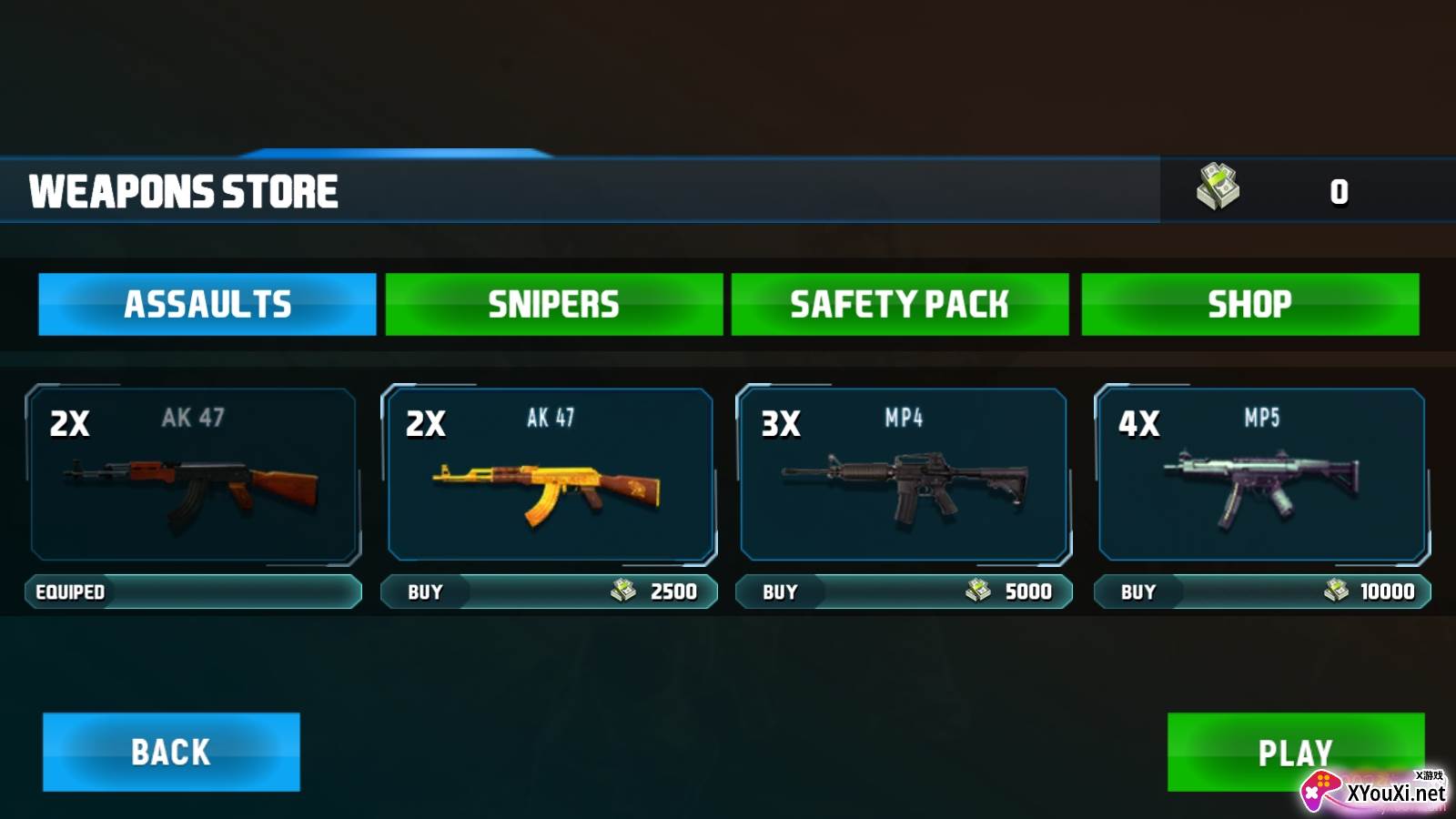Choose the golden AK 47 weapon card
The image size is (1456, 819).
pyautogui.click(x=550, y=474)
